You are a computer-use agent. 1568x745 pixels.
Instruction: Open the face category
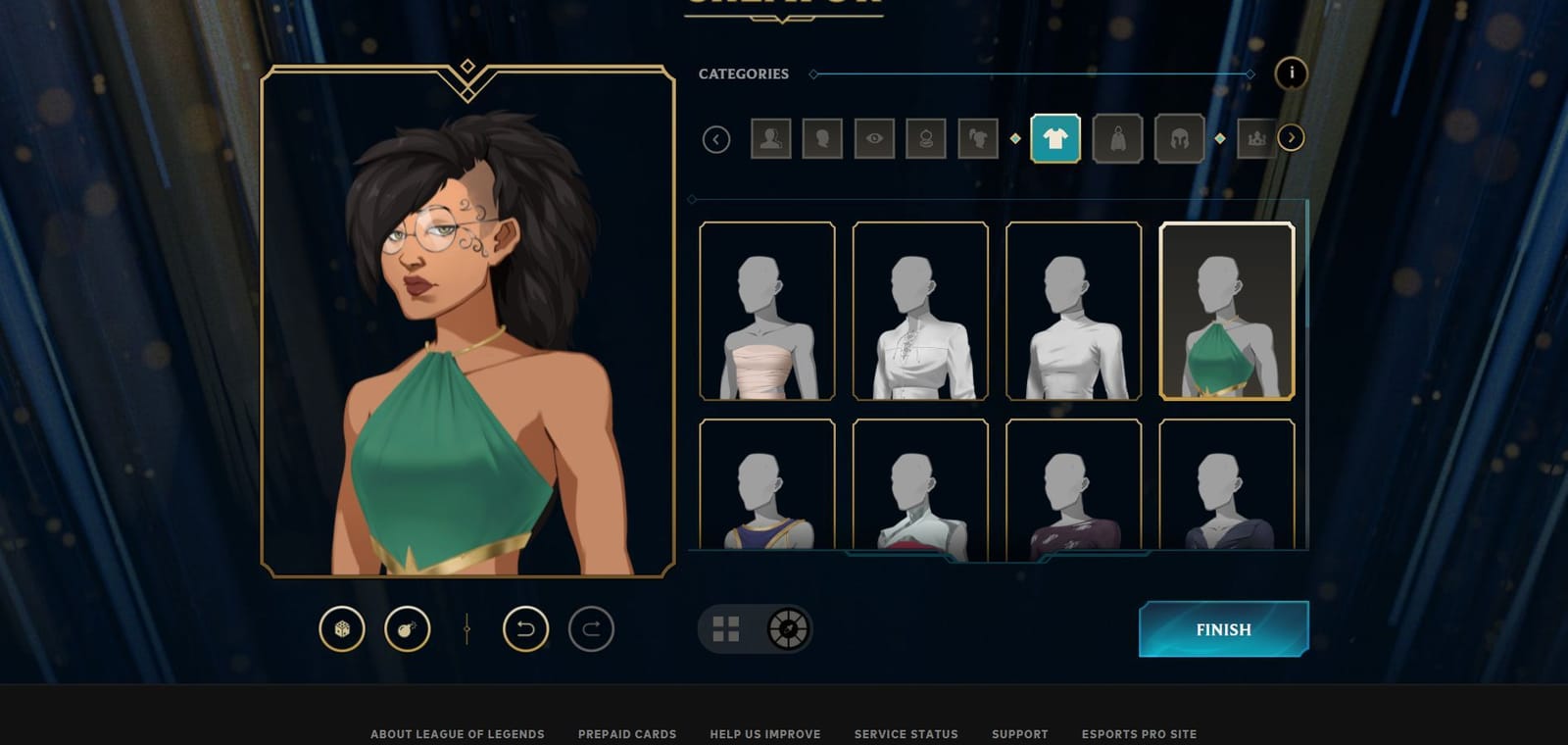click(823, 138)
